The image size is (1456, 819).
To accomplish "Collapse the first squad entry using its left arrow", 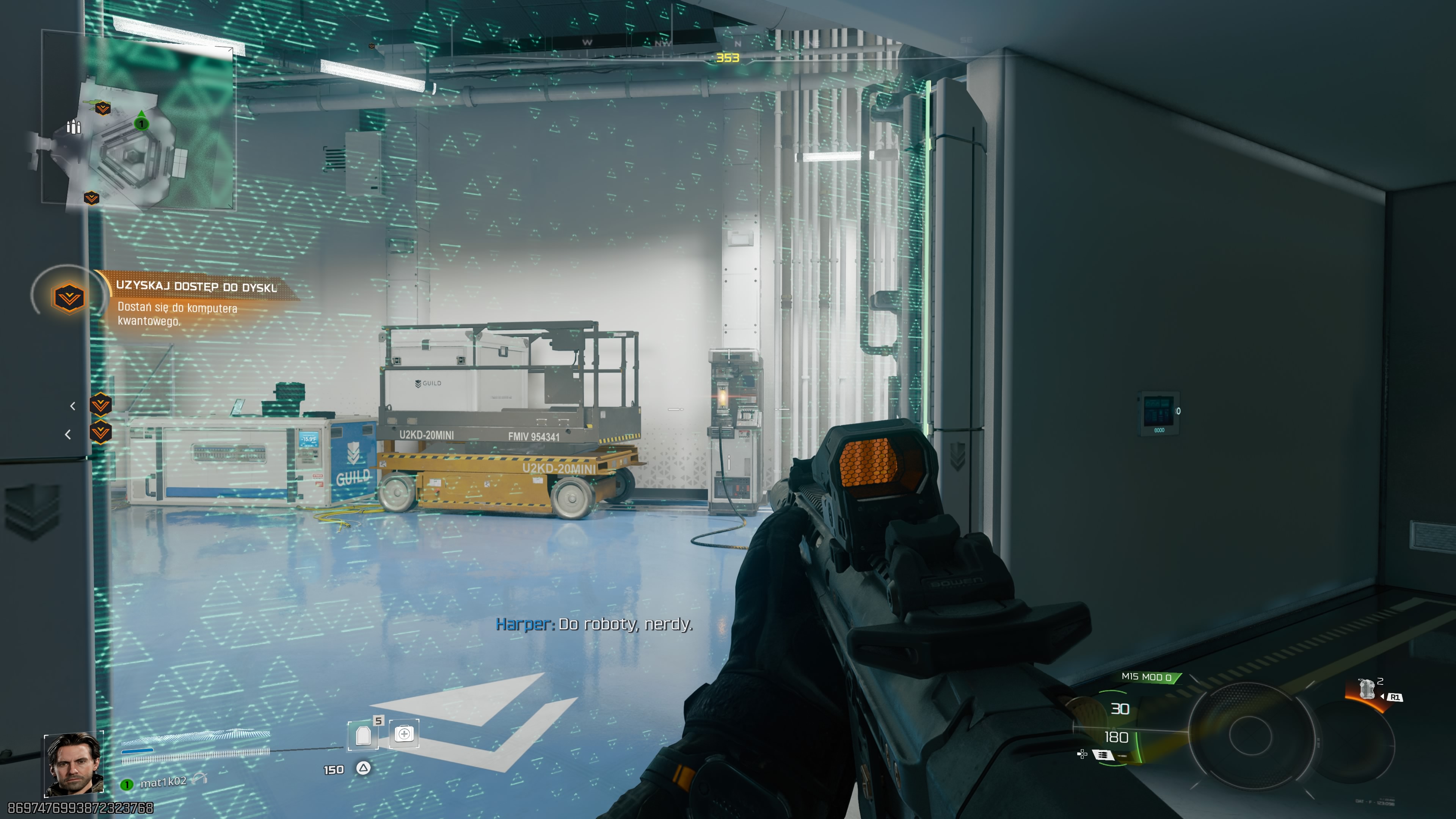I will pyautogui.click(x=72, y=406).
